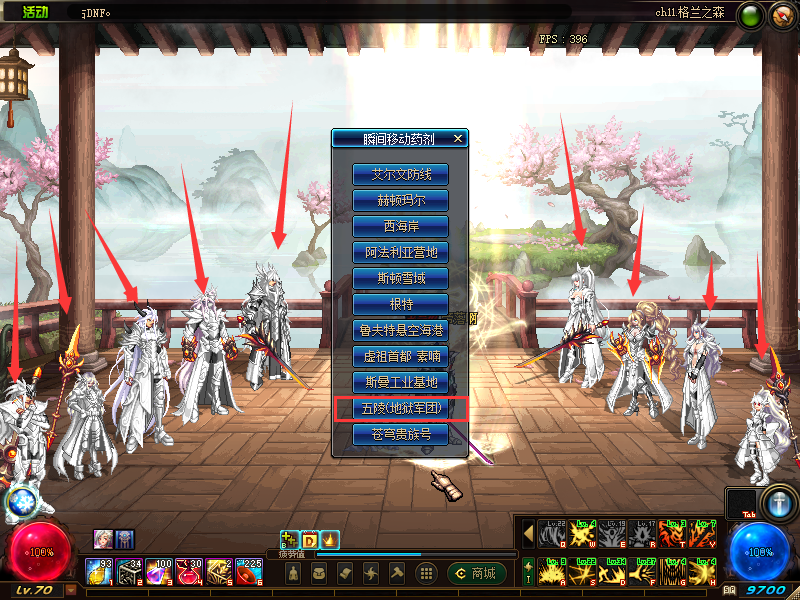800x600 pixels.
Task: Click the white-haired character portrait icon
Action: 104,538
